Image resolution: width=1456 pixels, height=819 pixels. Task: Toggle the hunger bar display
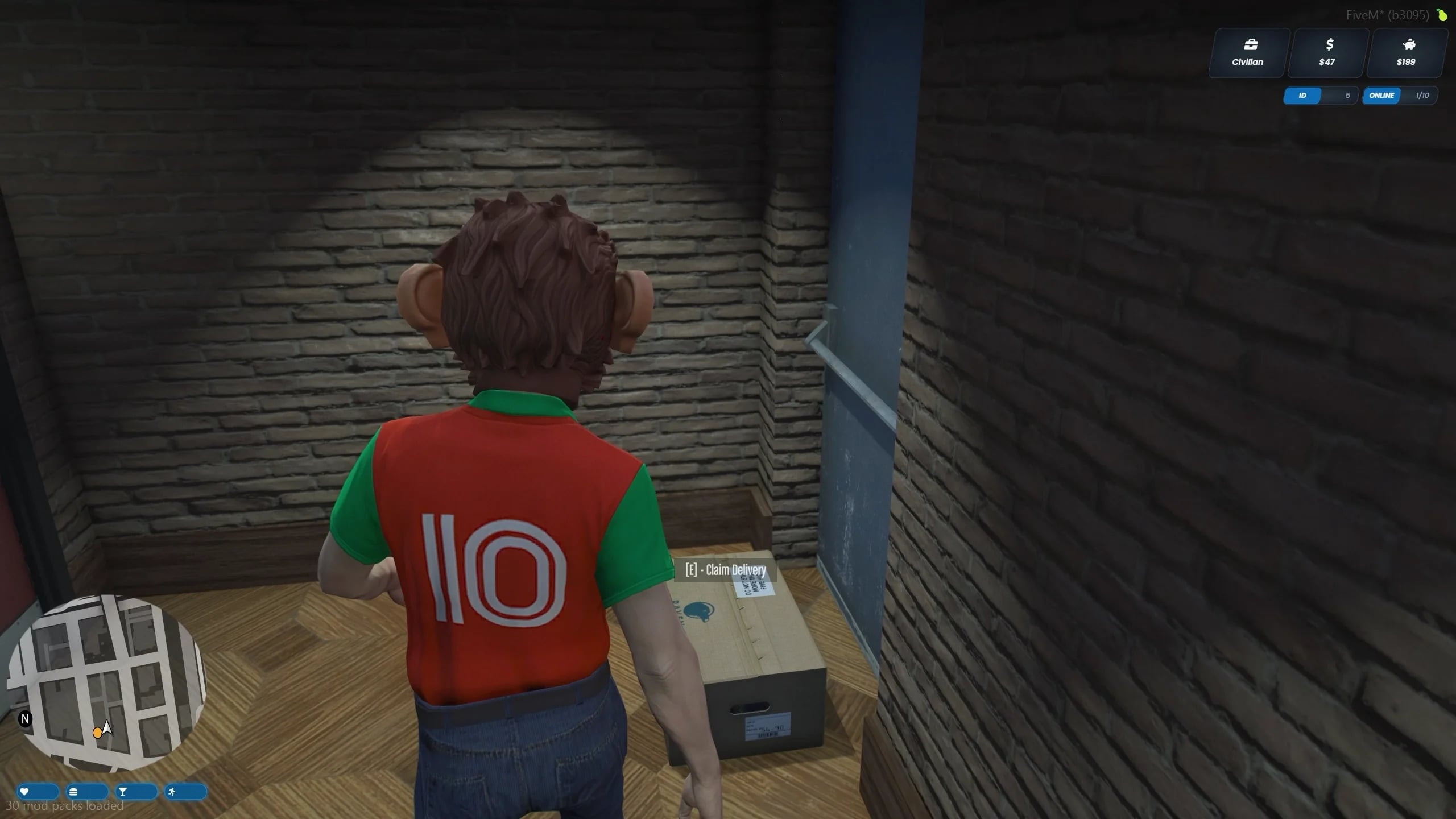point(86,791)
